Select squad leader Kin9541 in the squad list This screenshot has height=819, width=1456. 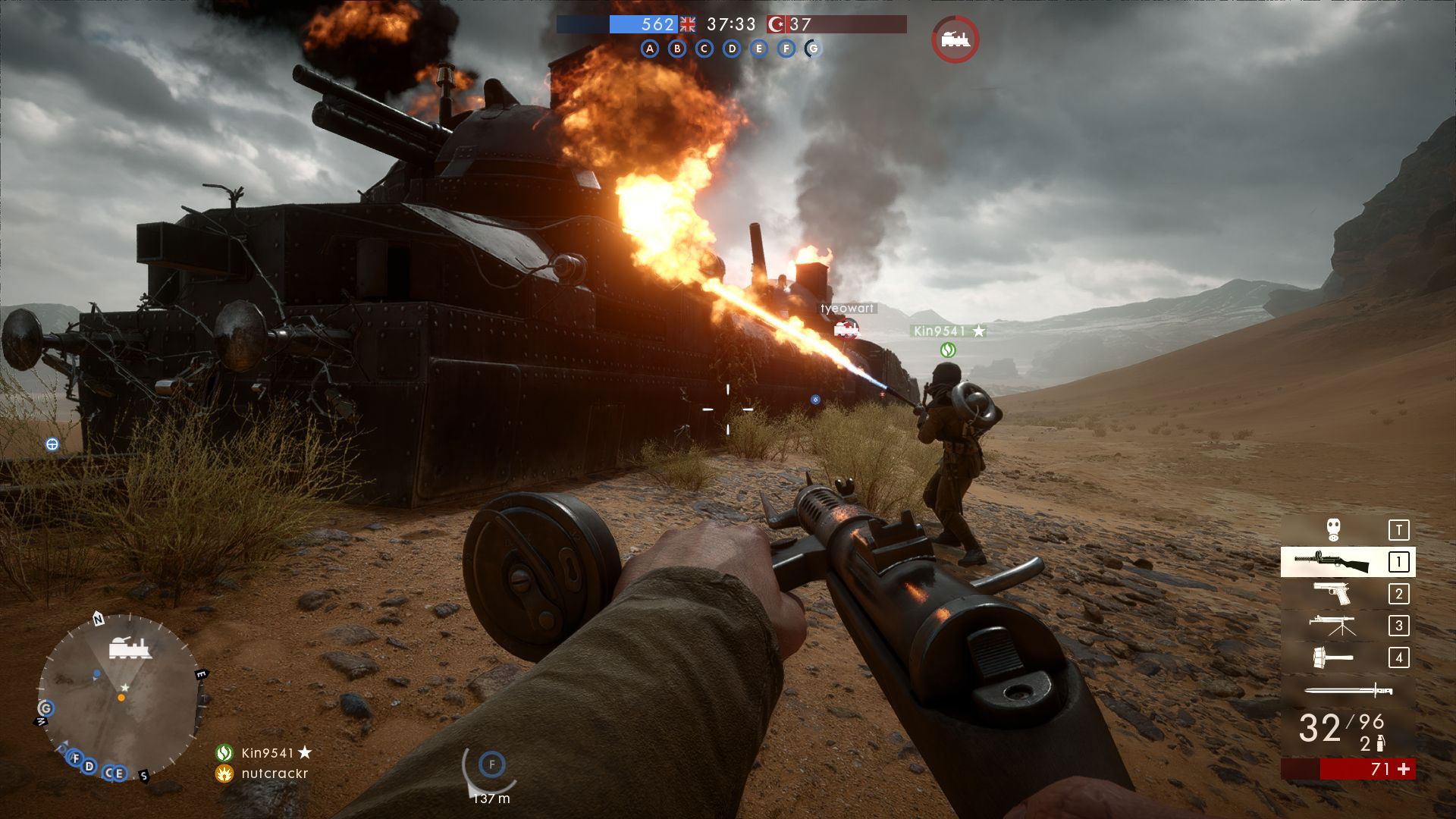tap(265, 752)
